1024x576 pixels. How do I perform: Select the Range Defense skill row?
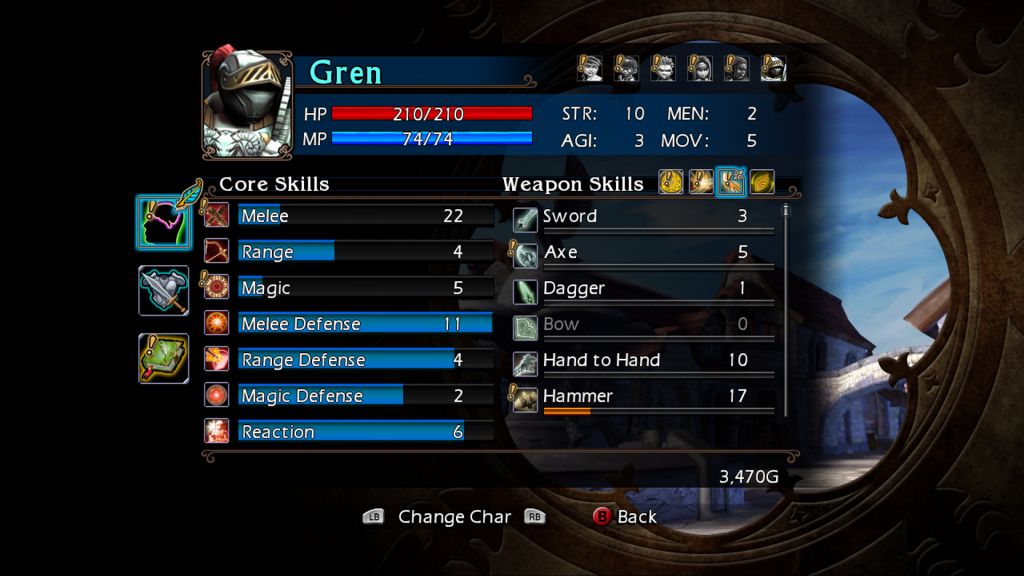coord(350,360)
